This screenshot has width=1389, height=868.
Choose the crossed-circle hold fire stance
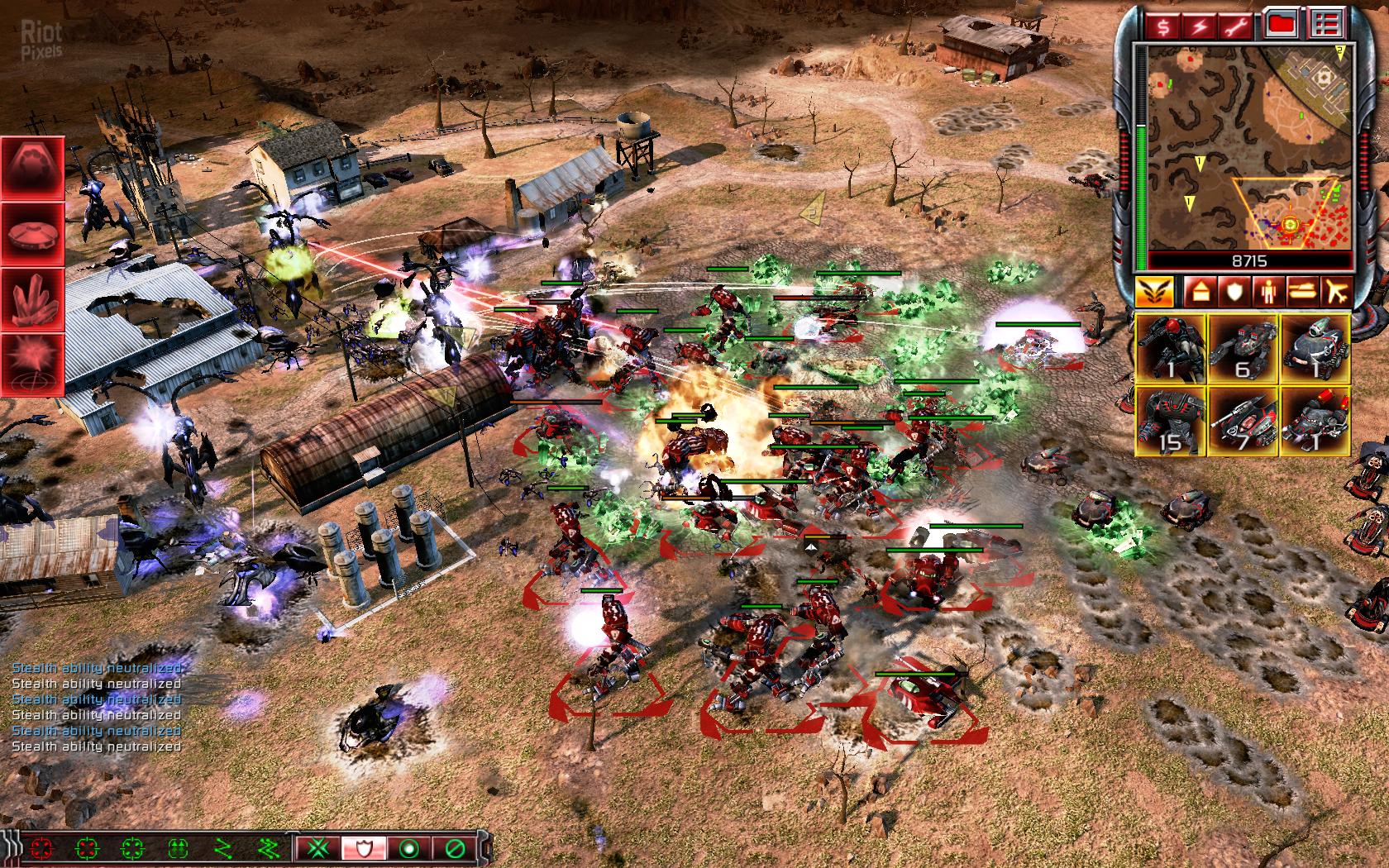click(x=454, y=847)
